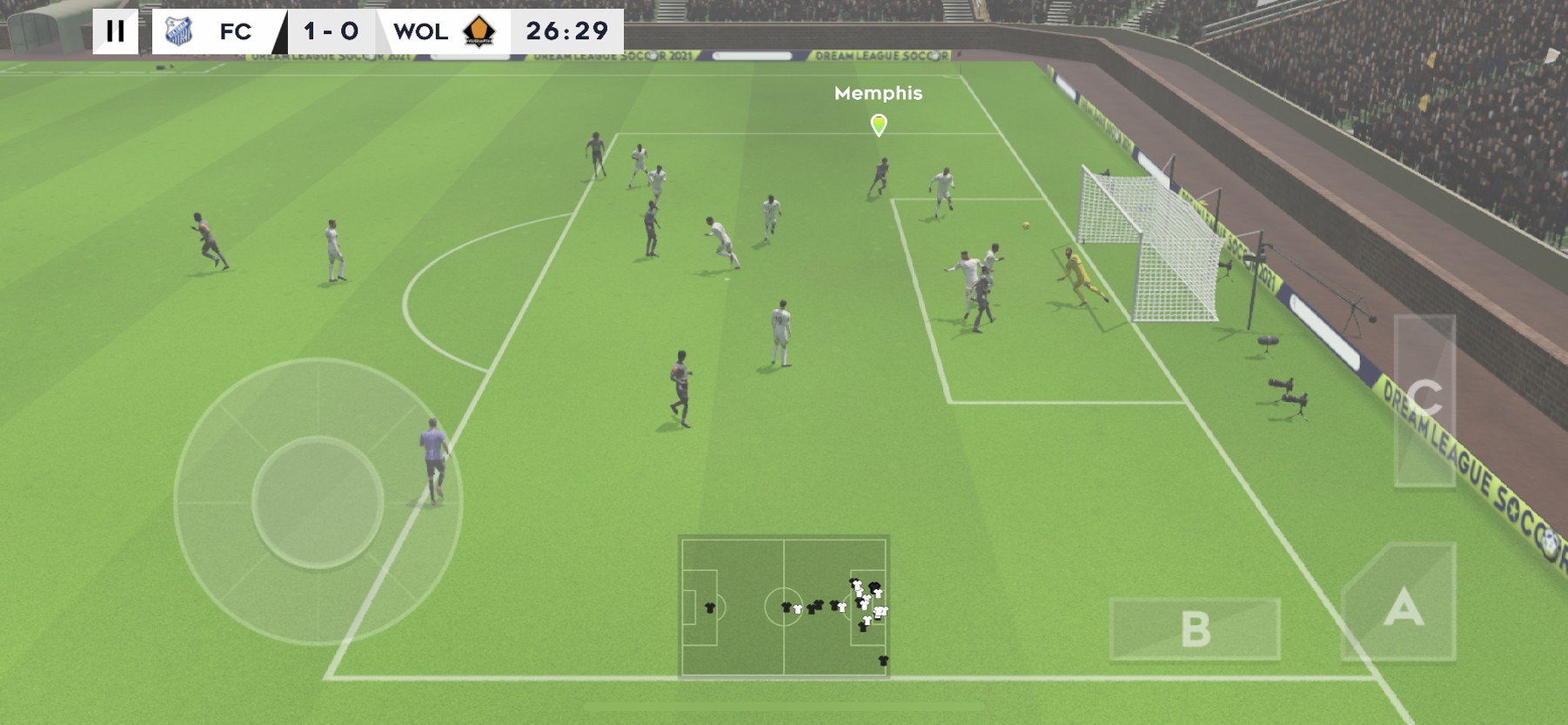Viewport: 1568px width, 725px height.
Task: Tap the C action button
Action: click(1424, 400)
